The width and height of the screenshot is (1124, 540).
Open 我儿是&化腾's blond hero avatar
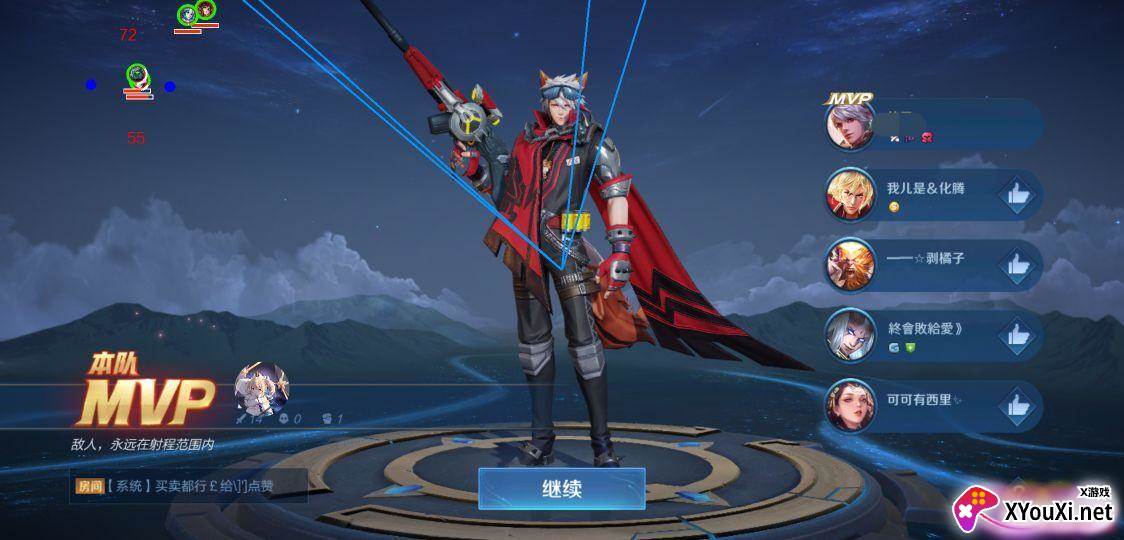coord(850,195)
